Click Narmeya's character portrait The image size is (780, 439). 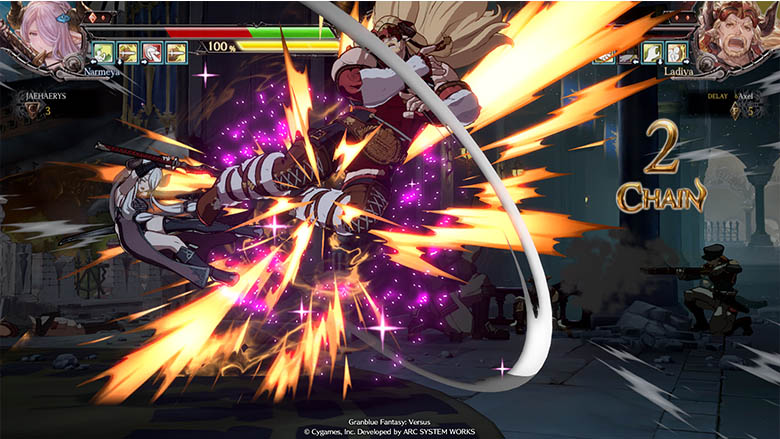pos(40,35)
